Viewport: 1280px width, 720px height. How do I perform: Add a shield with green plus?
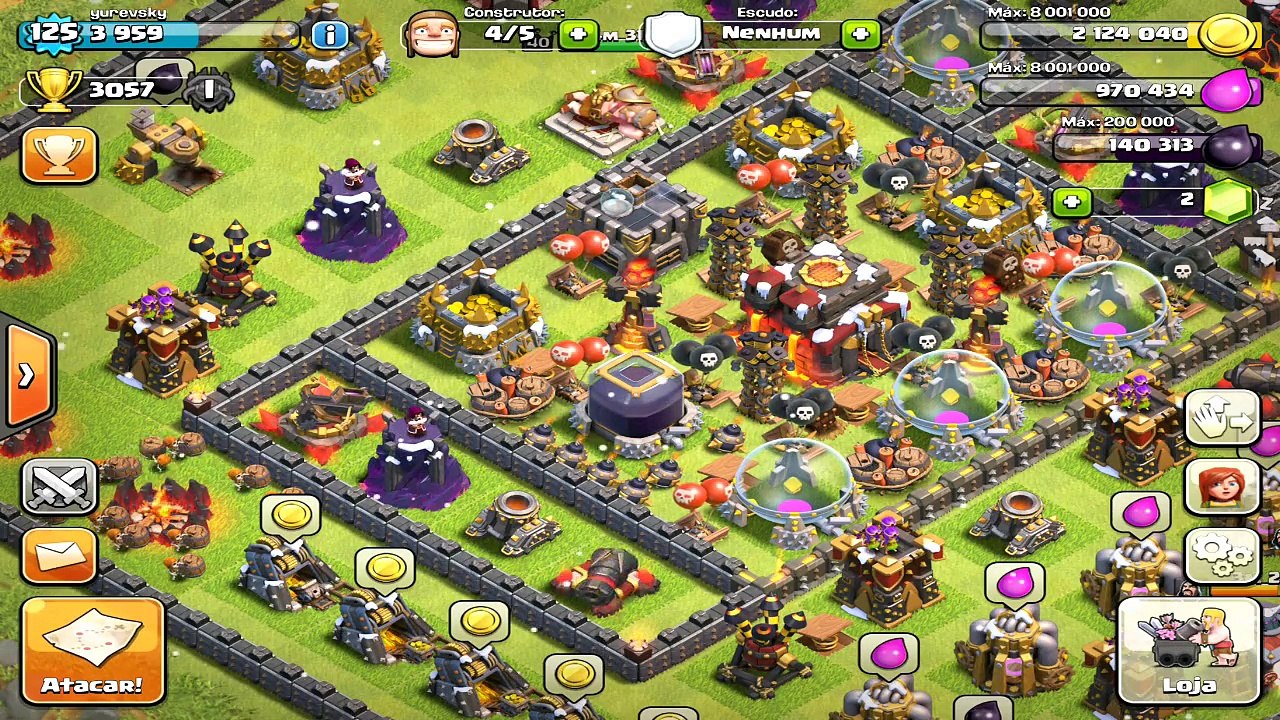tap(860, 35)
